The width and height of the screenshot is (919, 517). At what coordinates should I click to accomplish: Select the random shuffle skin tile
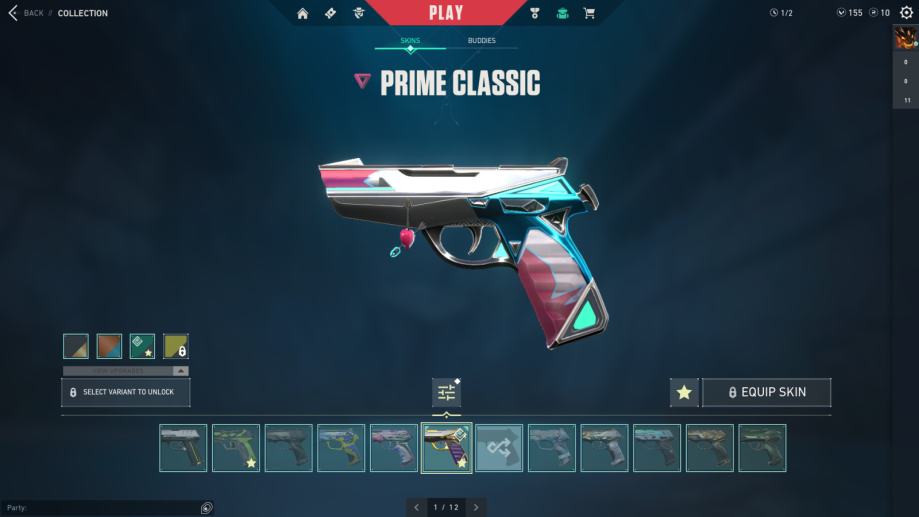(499, 448)
